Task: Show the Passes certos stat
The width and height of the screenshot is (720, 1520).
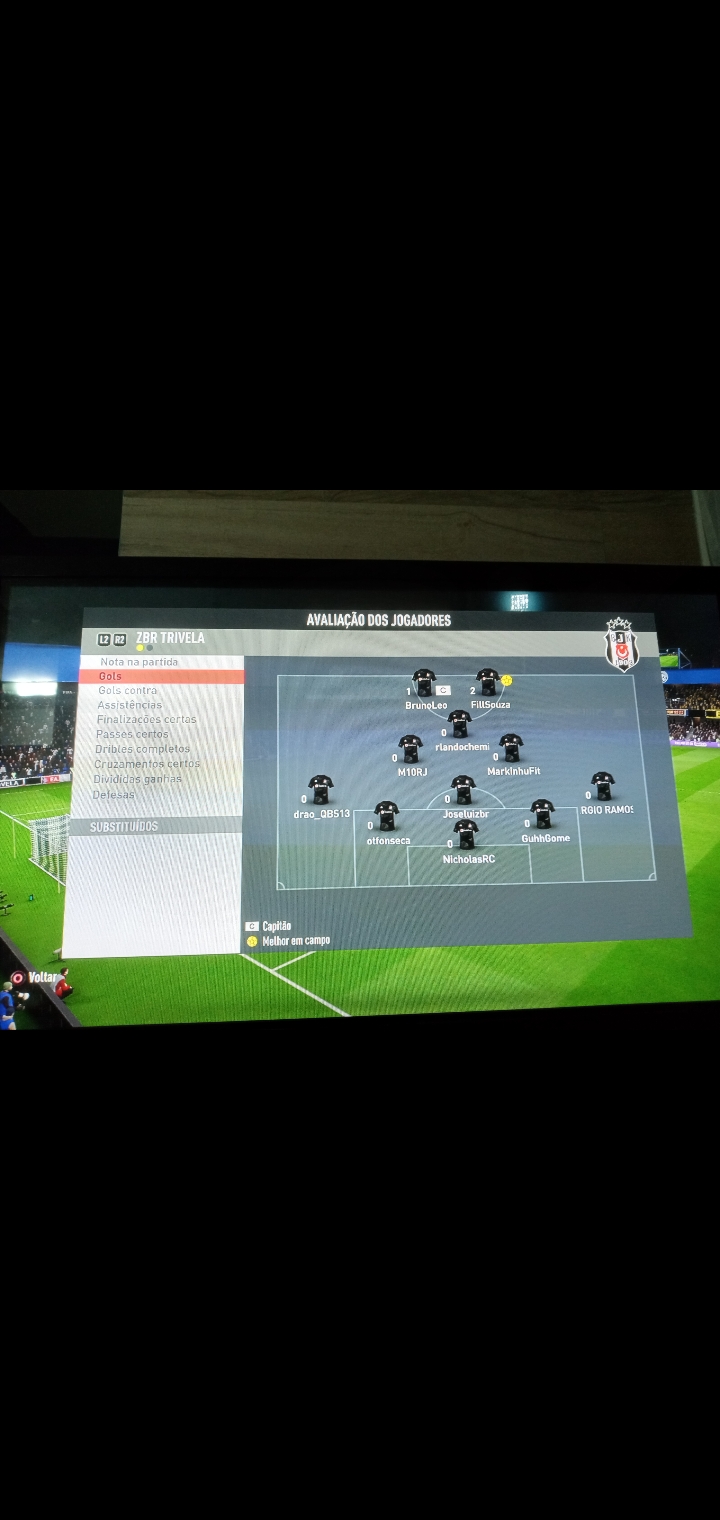Action: click(x=132, y=734)
